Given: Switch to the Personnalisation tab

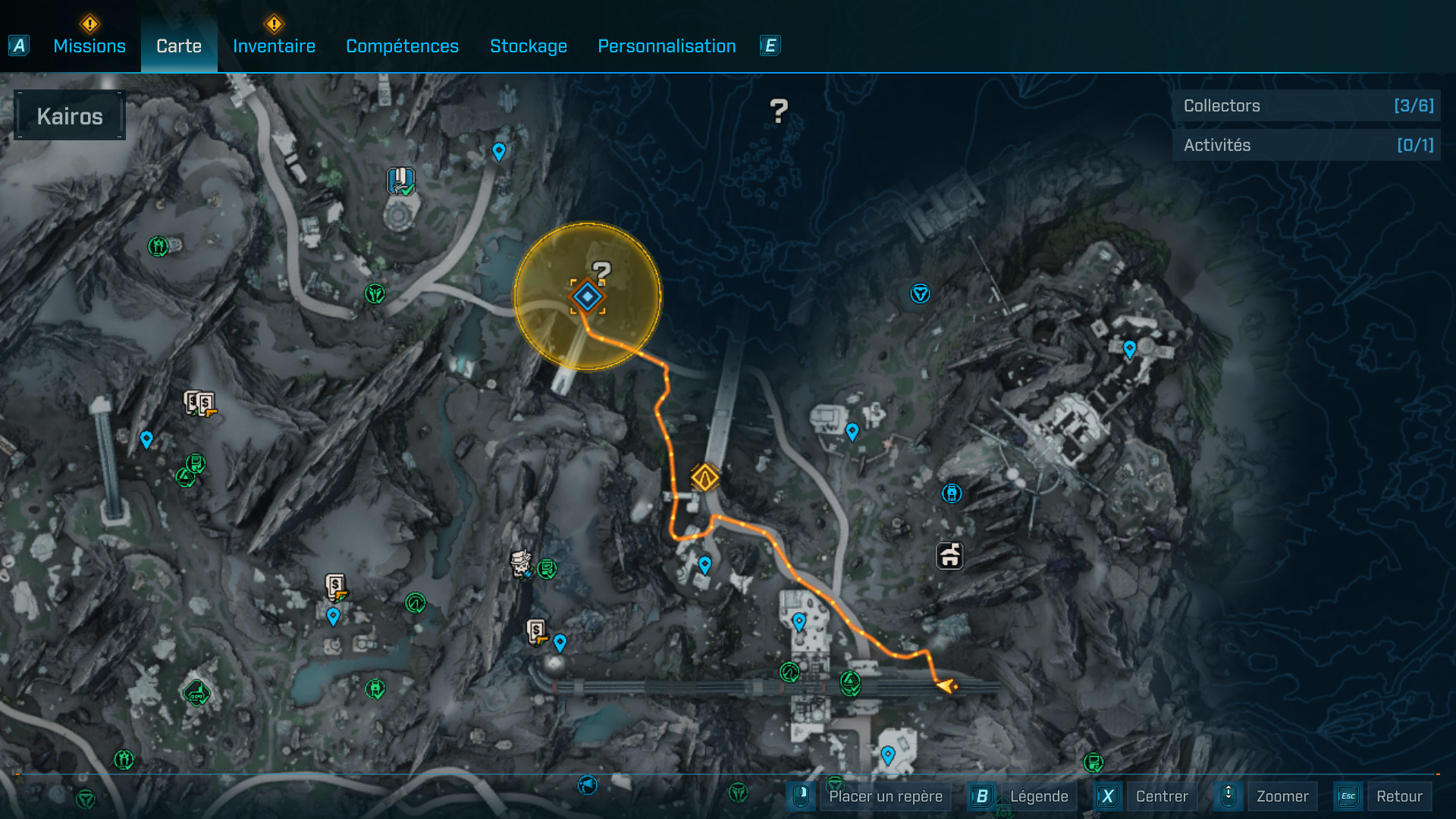Looking at the screenshot, I should click(667, 46).
